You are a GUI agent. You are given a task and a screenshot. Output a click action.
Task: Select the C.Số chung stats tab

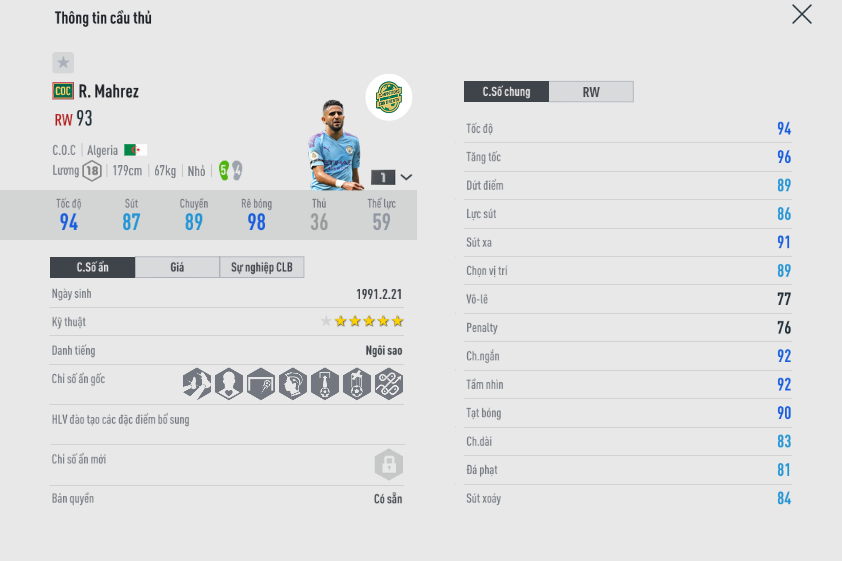506,92
